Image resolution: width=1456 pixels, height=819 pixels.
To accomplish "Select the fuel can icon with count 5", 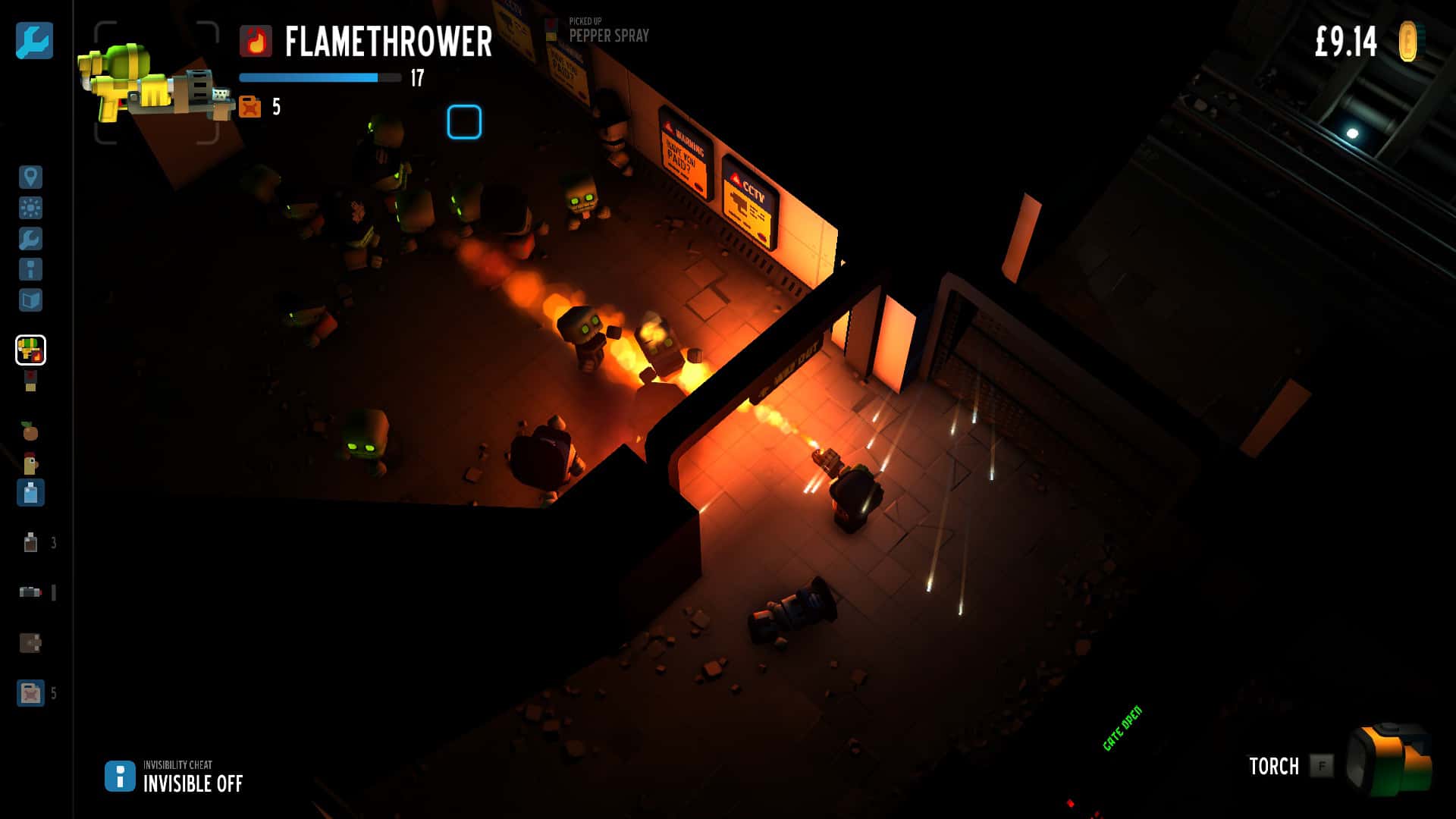I will pyautogui.click(x=30, y=692).
